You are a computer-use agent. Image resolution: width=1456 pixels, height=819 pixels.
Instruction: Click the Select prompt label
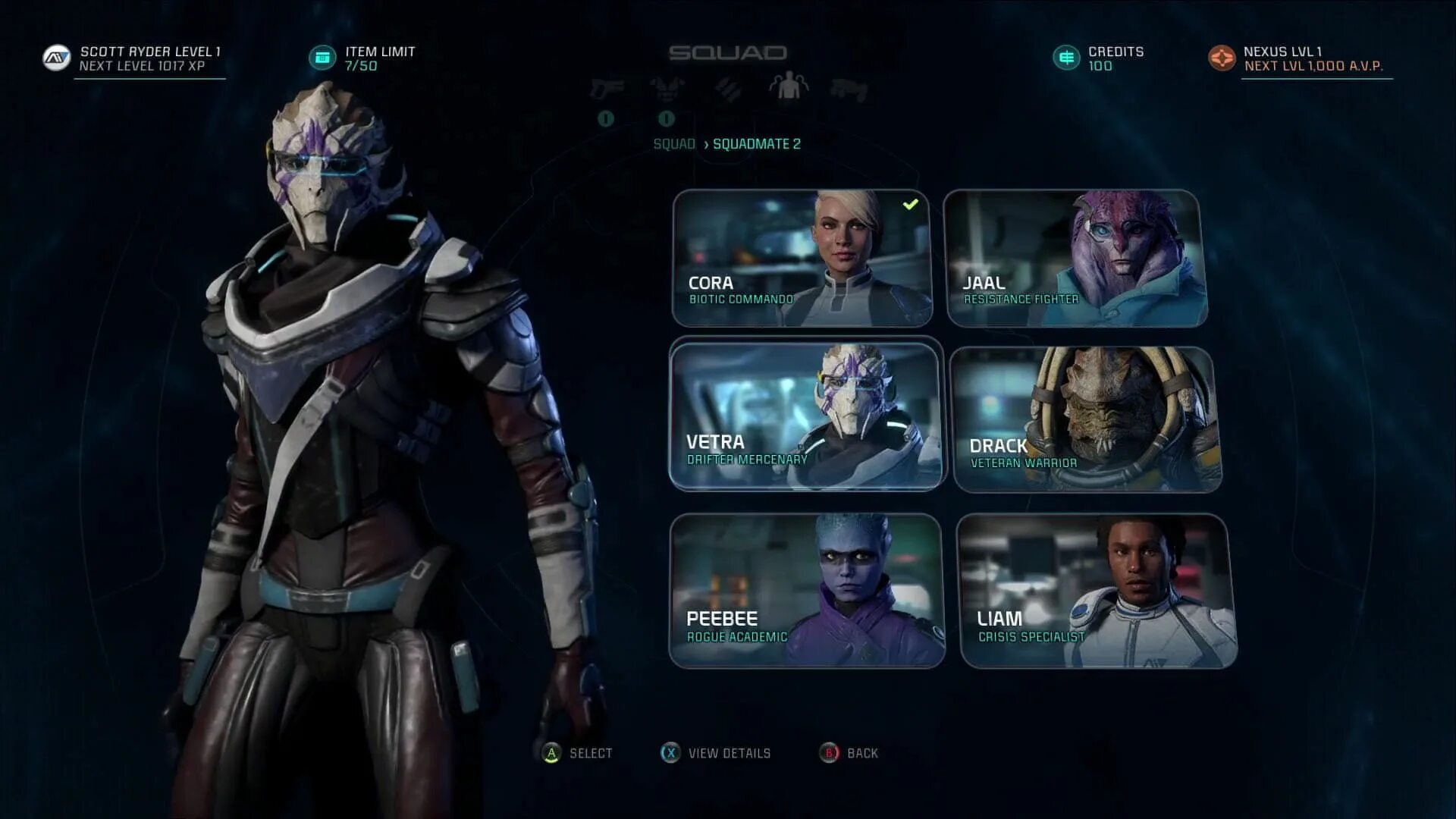coord(591,753)
